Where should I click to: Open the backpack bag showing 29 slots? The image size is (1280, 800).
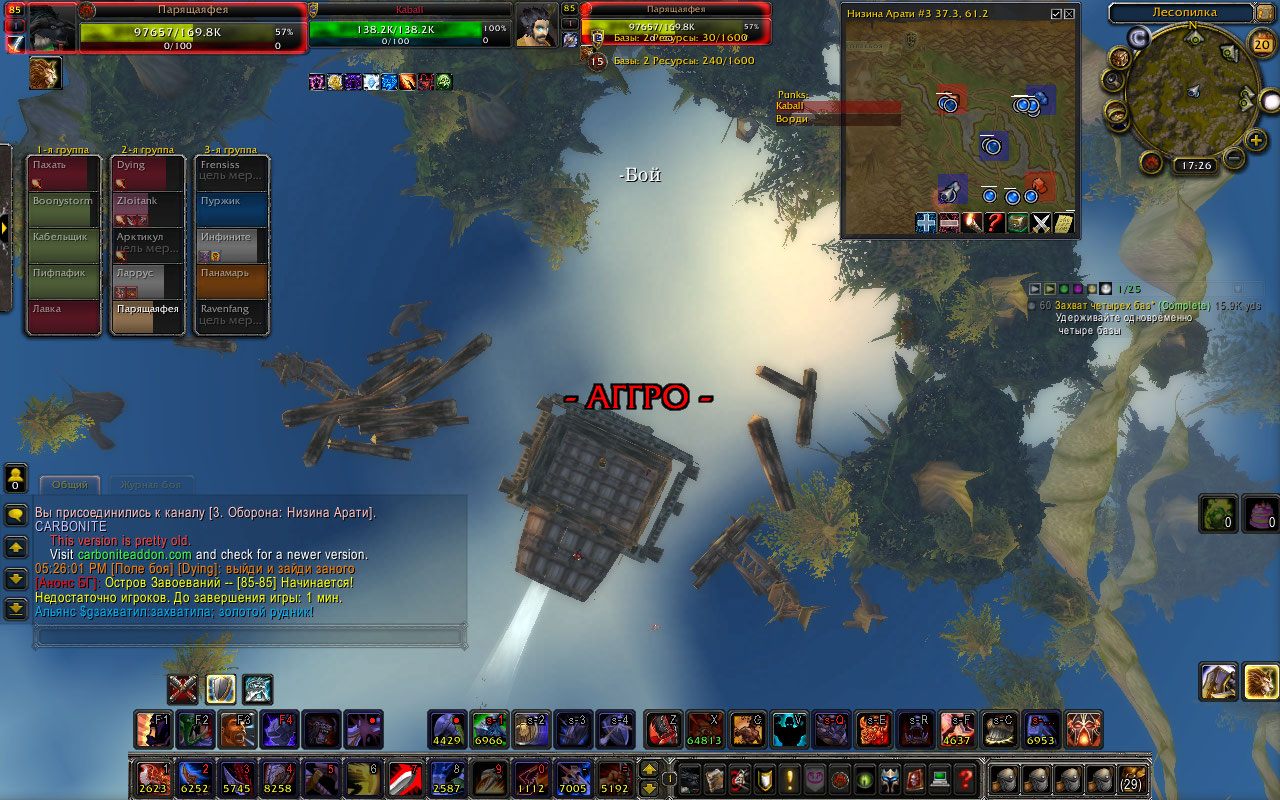(x=1132, y=777)
